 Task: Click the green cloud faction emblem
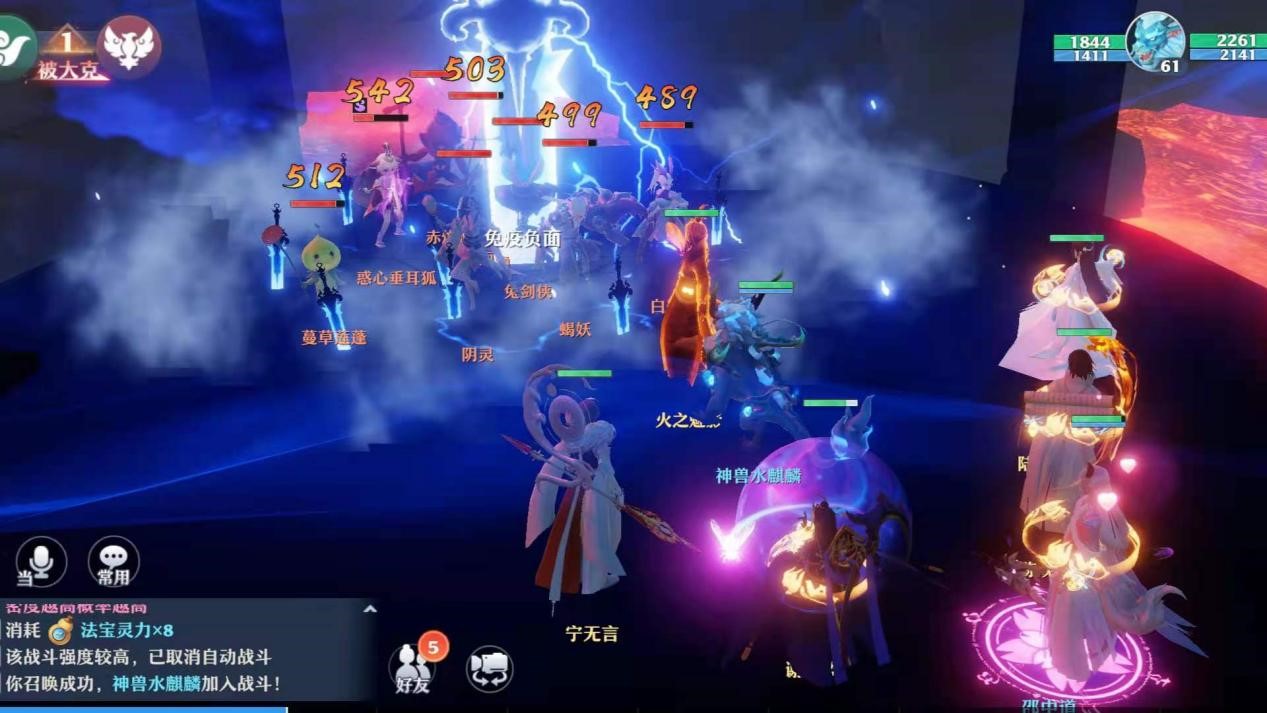coord(14,46)
